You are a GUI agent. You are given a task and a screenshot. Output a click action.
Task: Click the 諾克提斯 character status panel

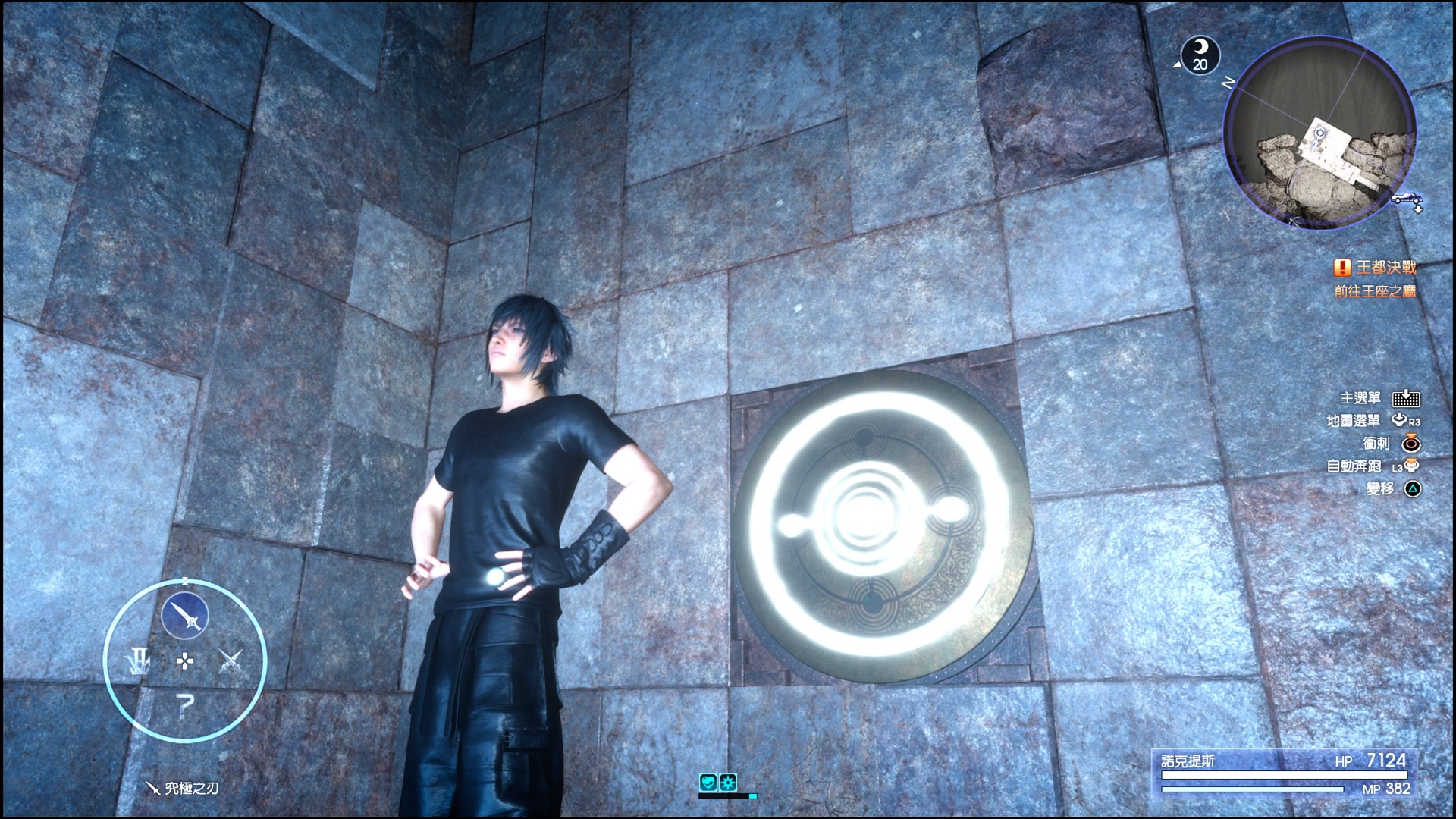tap(1283, 773)
